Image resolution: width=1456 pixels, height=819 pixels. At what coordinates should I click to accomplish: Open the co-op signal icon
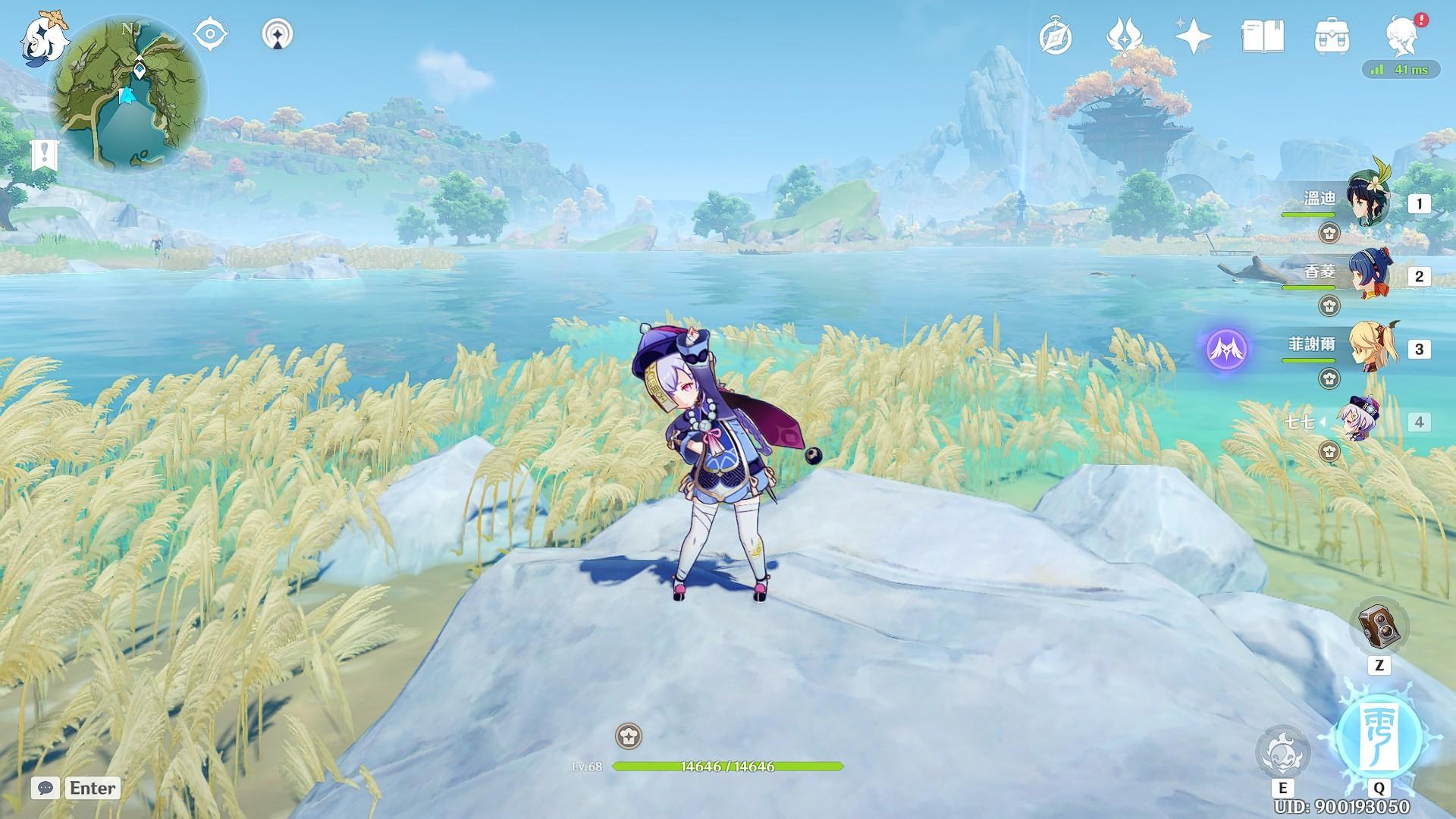point(278,35)
